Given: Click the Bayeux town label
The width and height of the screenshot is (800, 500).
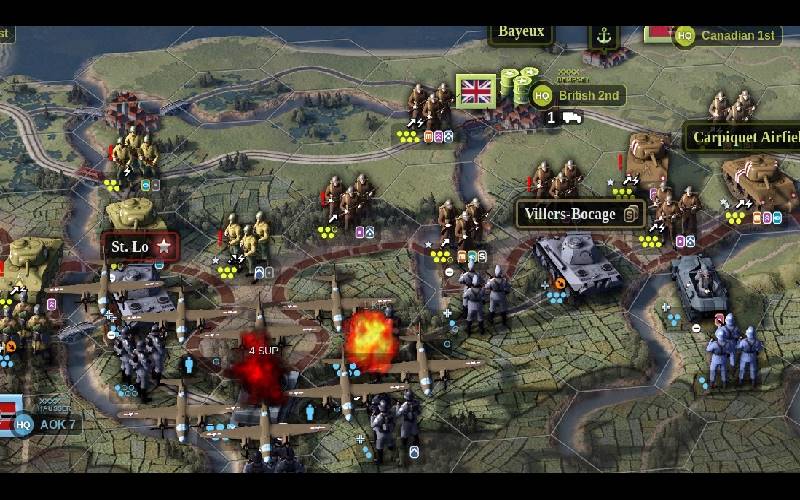Looking at the screenshot, I should pos(521,31).
